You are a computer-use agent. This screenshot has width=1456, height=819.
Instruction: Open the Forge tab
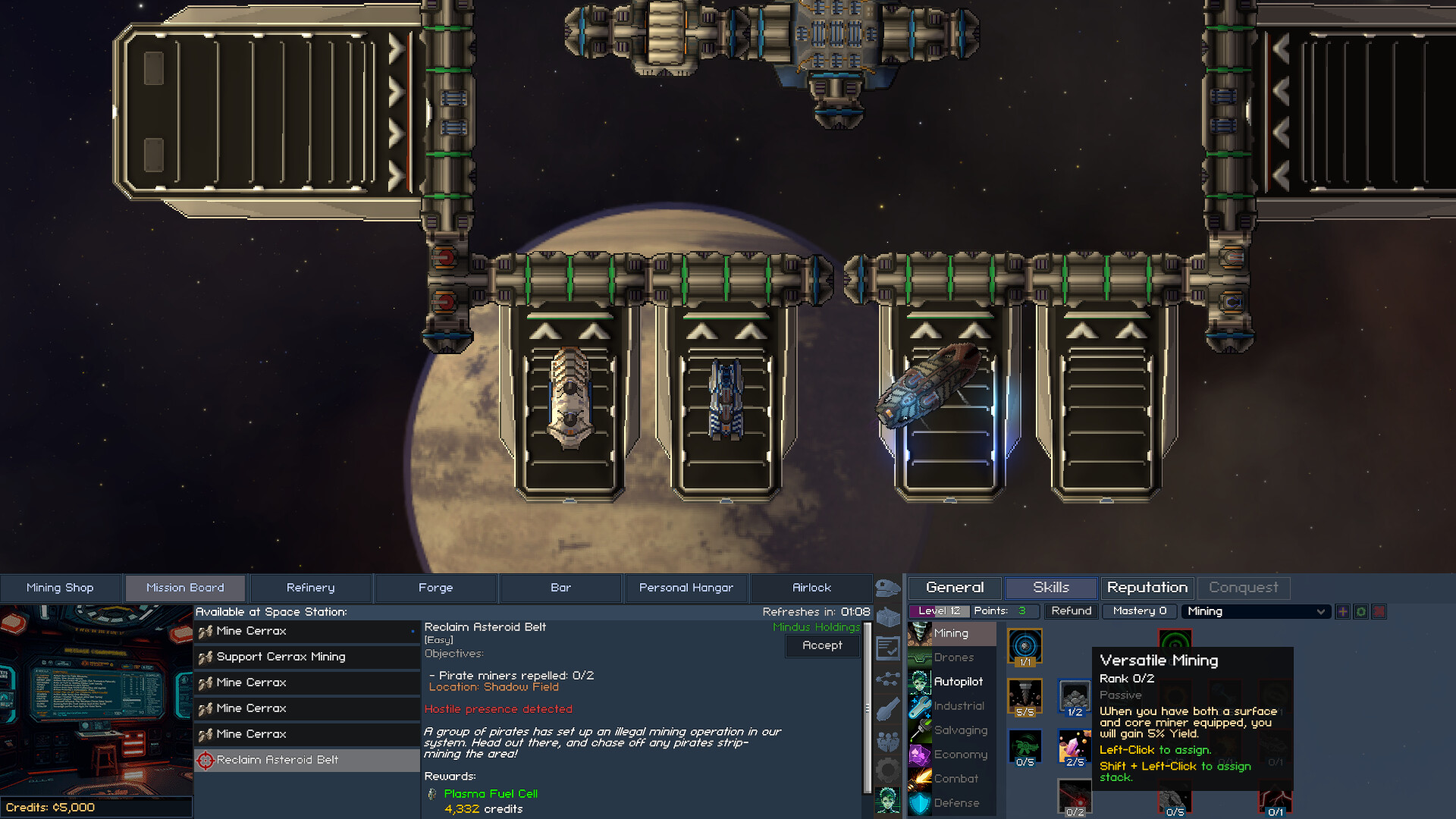coord(435,588)
